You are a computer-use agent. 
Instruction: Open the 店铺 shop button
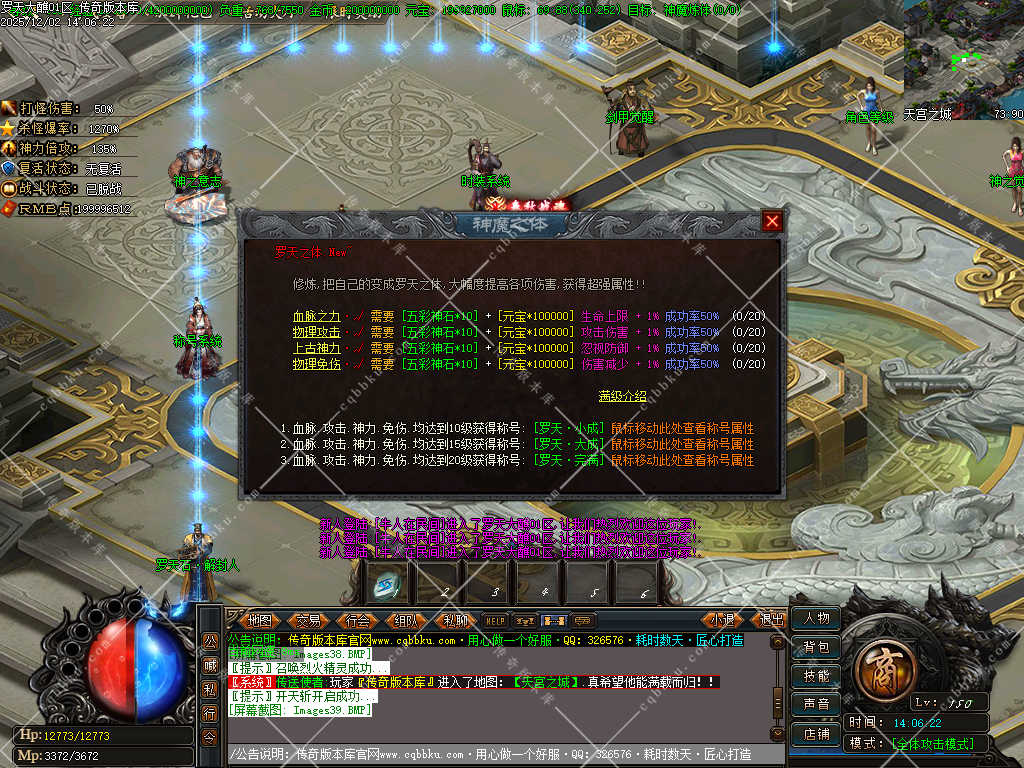[x=816, y=733]
